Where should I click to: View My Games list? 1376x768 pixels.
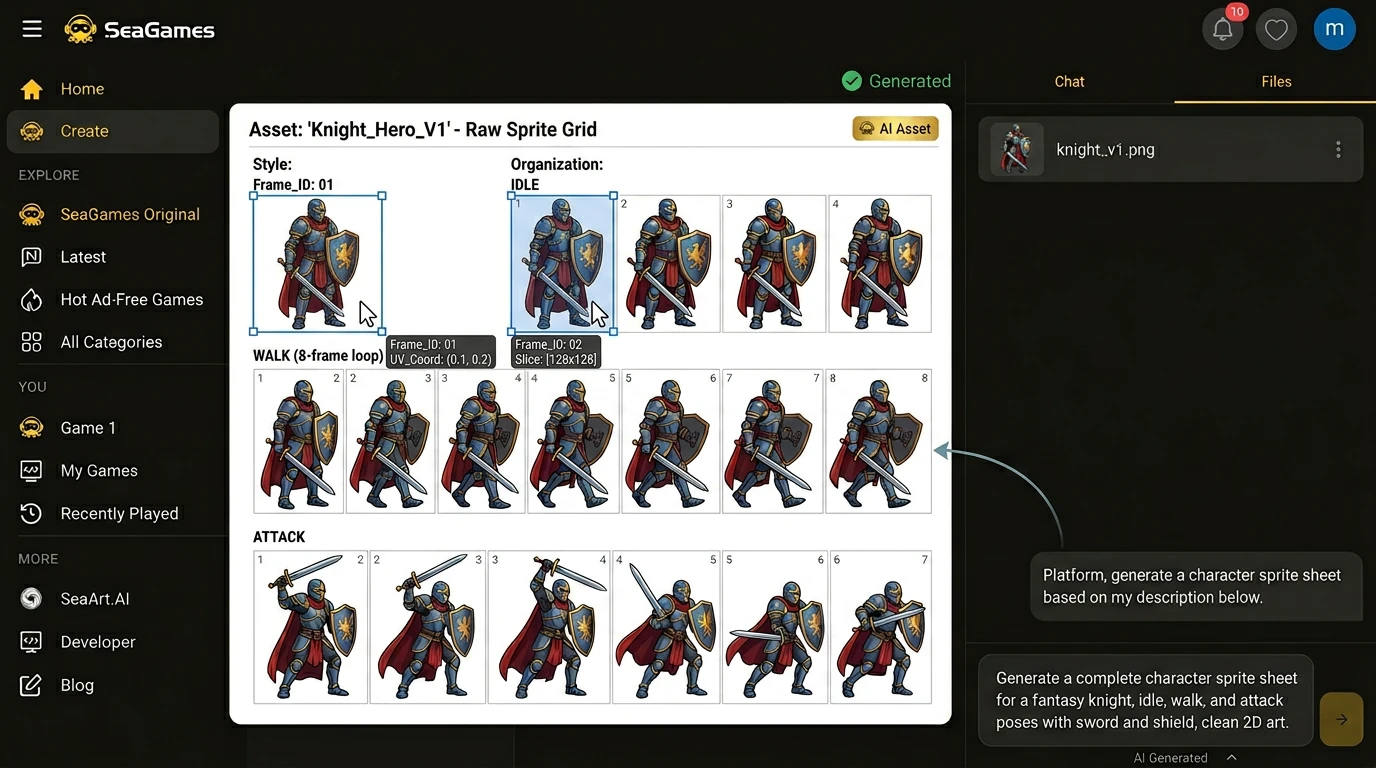(x=98, y=471)
